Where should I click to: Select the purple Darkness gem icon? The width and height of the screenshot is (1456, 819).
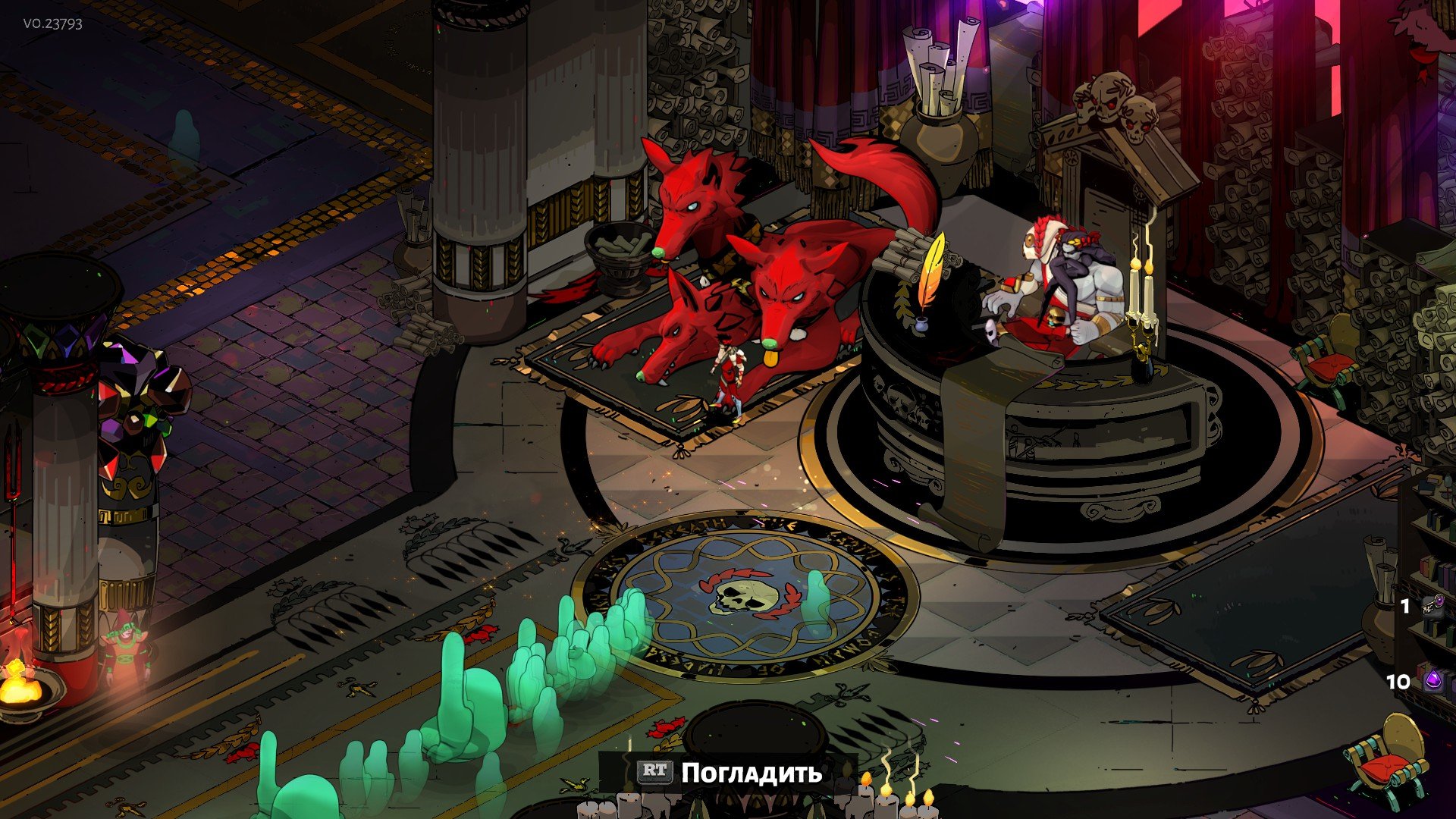coord(1435,681)
